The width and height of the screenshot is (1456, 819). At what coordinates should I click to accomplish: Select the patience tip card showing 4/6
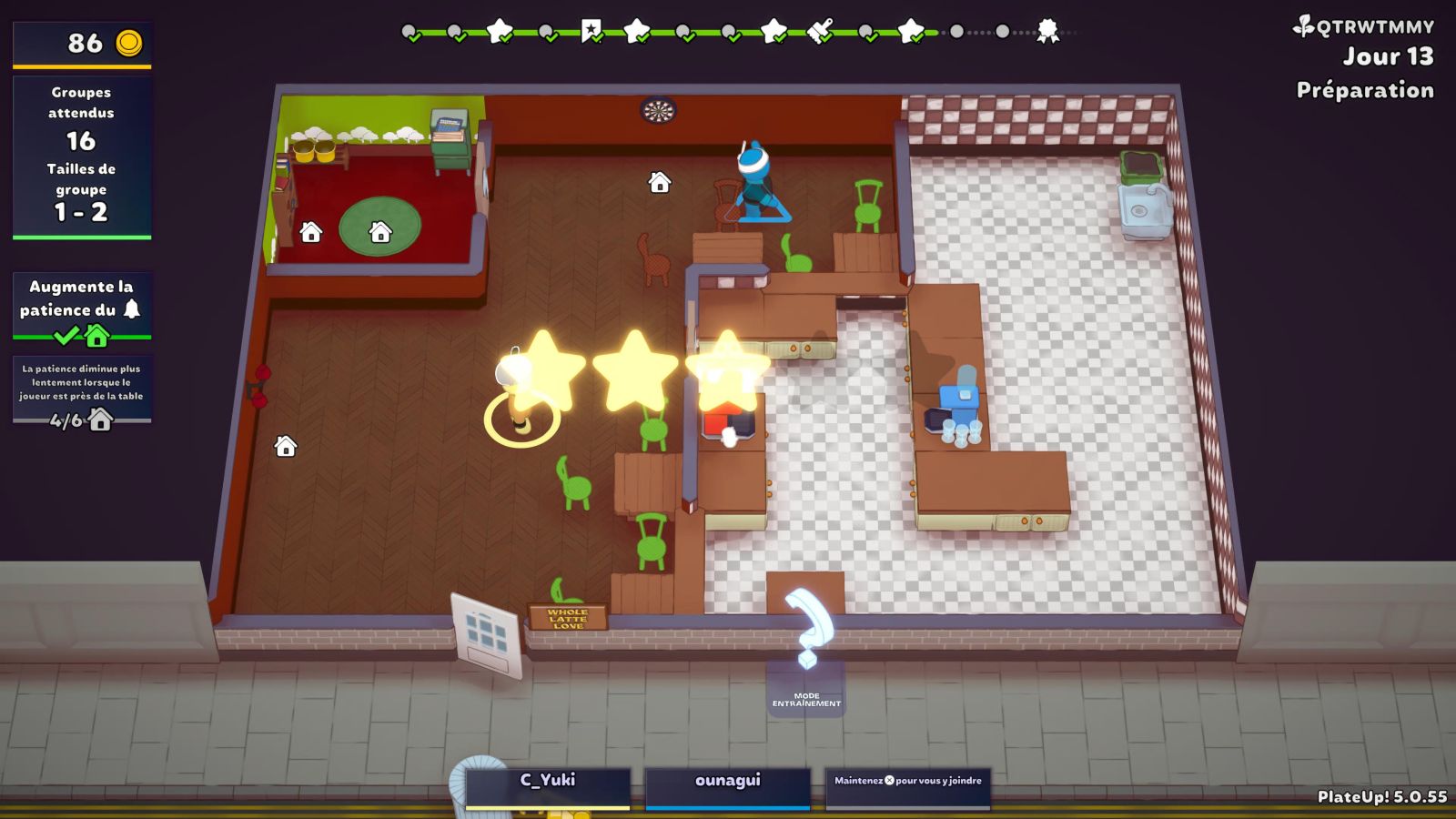[82, 391]
